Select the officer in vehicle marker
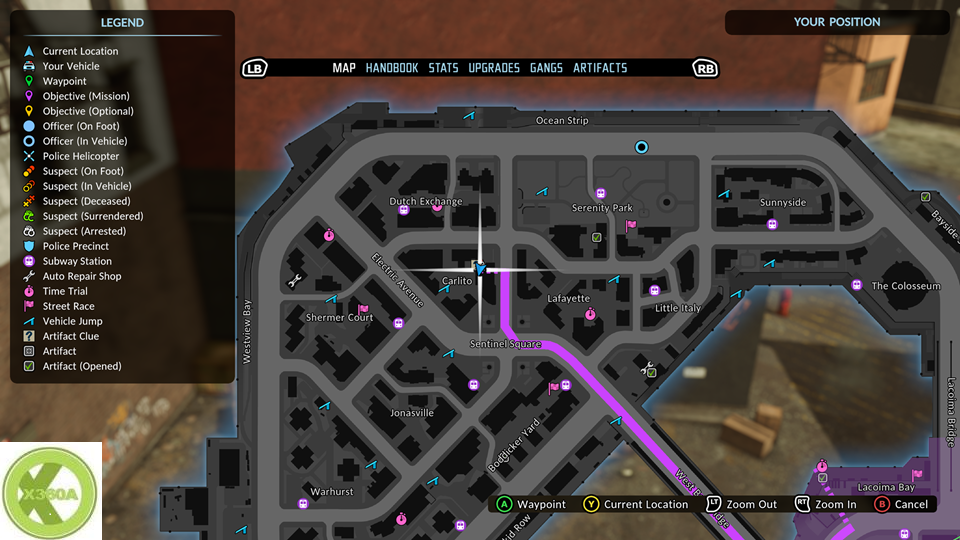Viewport: 960px width, 540px height. pos(642,147)
